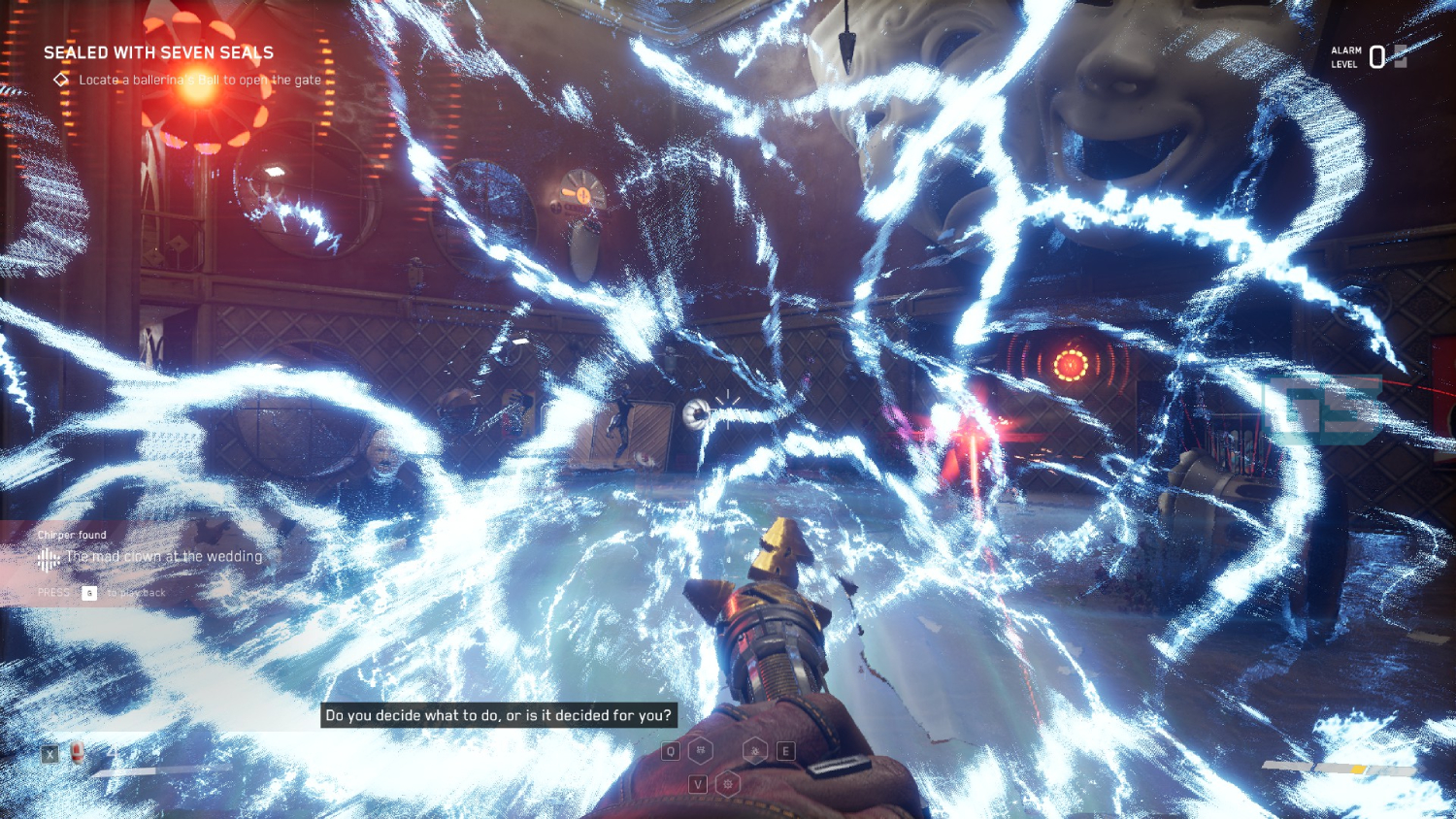This screenshot has height=819, width=1456.
Task: Activate the hexagon ability icon beside E
Action: [755, 750]
